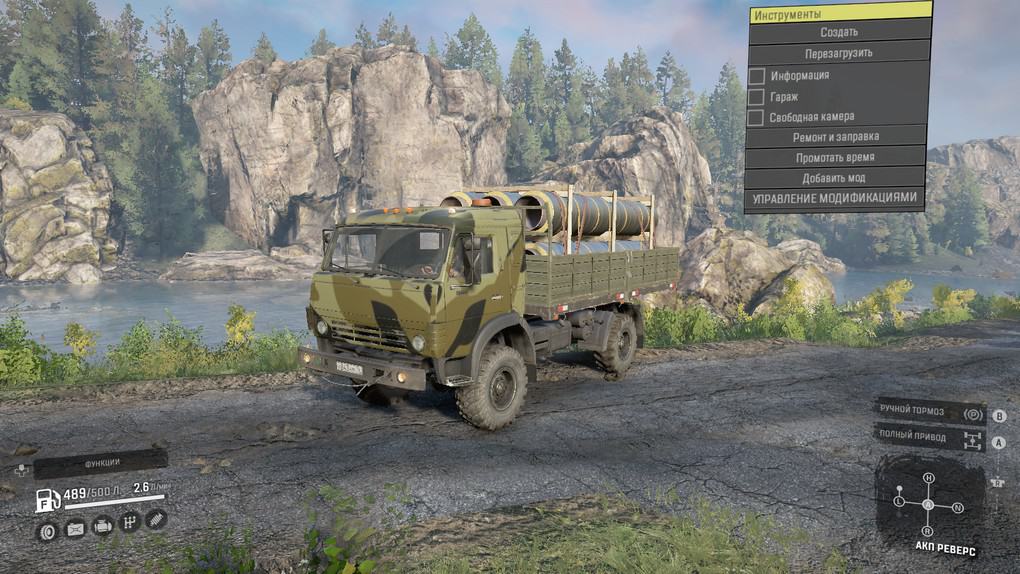1020x574 pixels.
Task: Open УПРАВЛЕНИЕ МОДИФИКАЦИЯМИ
Action: click(832, 198)
